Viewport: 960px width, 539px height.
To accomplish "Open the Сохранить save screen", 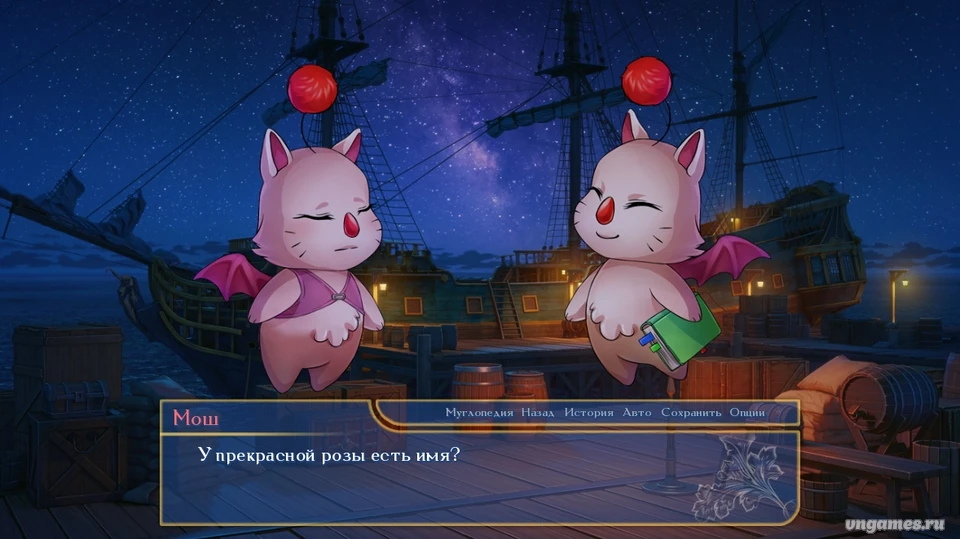I will coord(692,412).
